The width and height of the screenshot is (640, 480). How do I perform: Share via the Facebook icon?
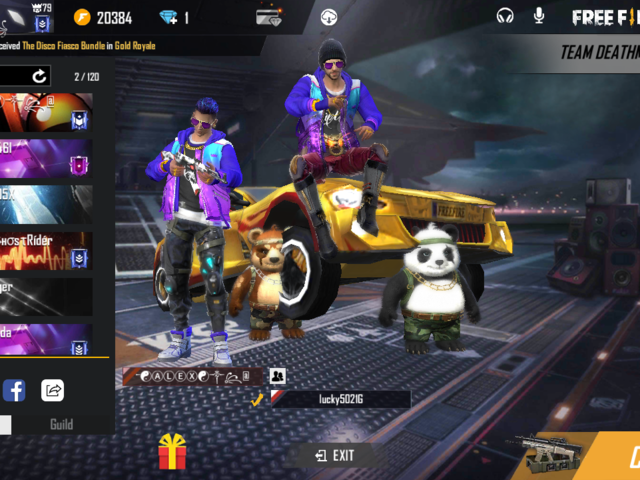(14, 390)
